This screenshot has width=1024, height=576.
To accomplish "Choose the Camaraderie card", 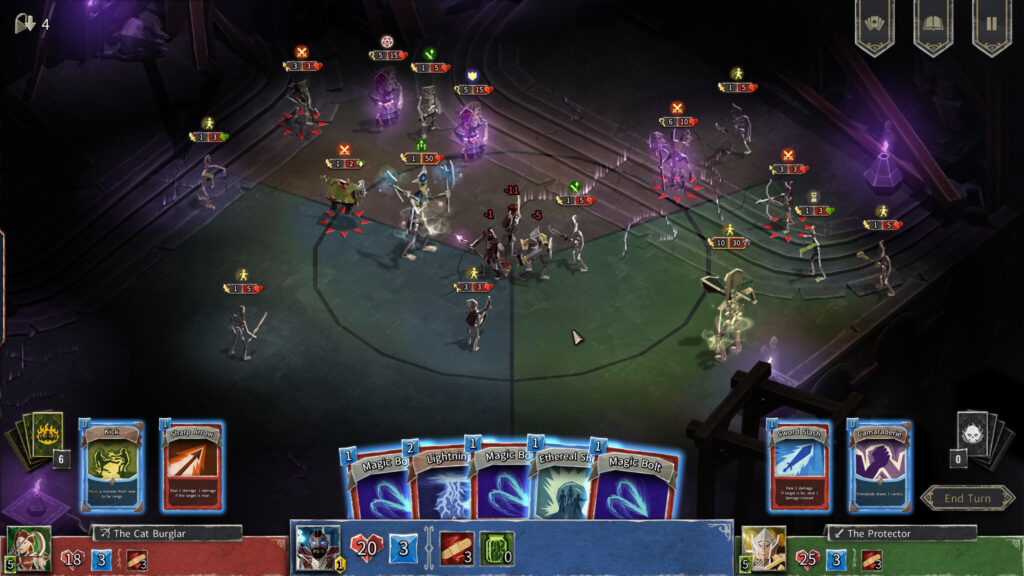I will tap(880, 466).
